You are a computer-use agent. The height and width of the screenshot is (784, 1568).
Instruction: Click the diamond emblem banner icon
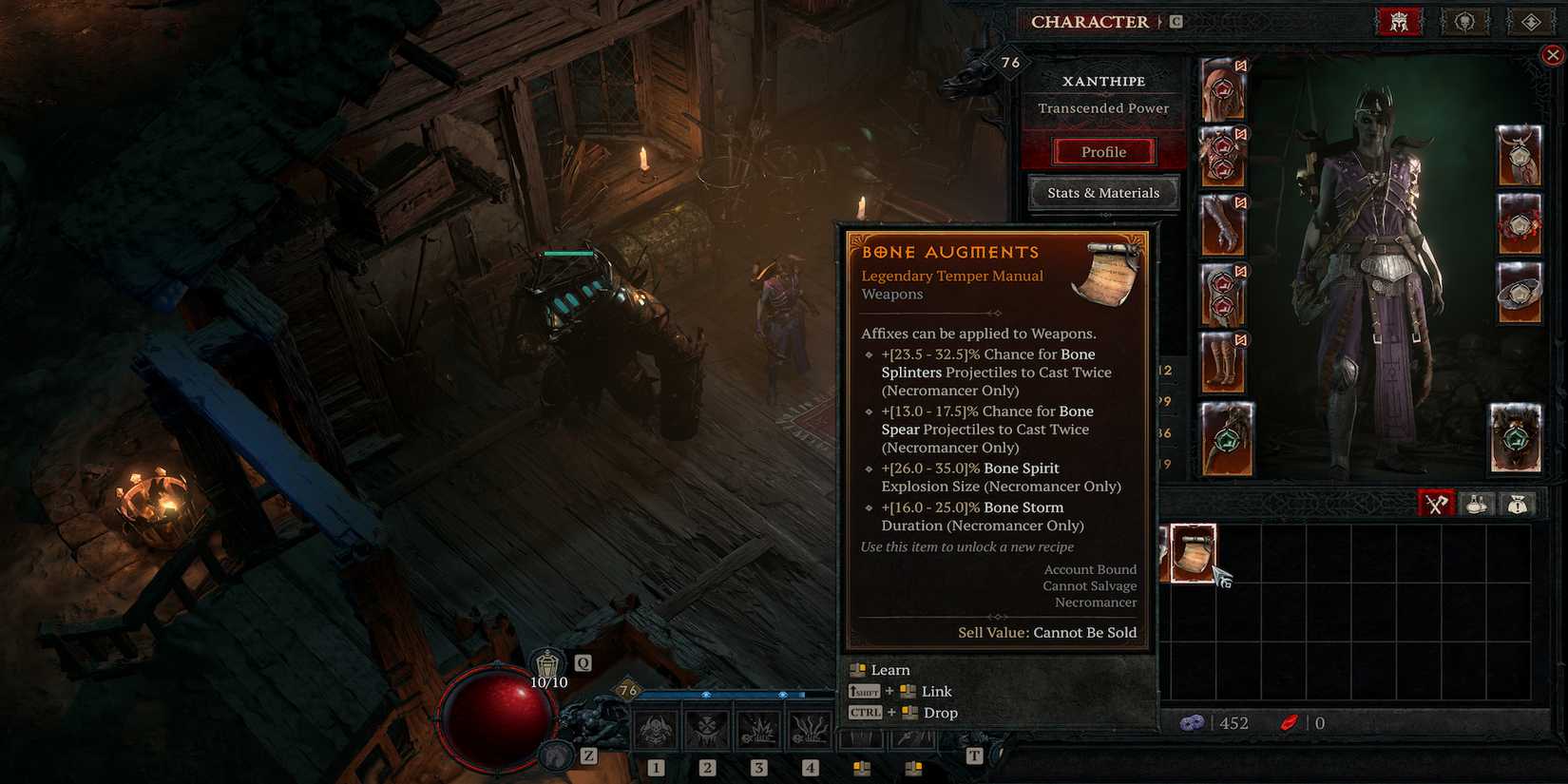(x=1530, y=20)
